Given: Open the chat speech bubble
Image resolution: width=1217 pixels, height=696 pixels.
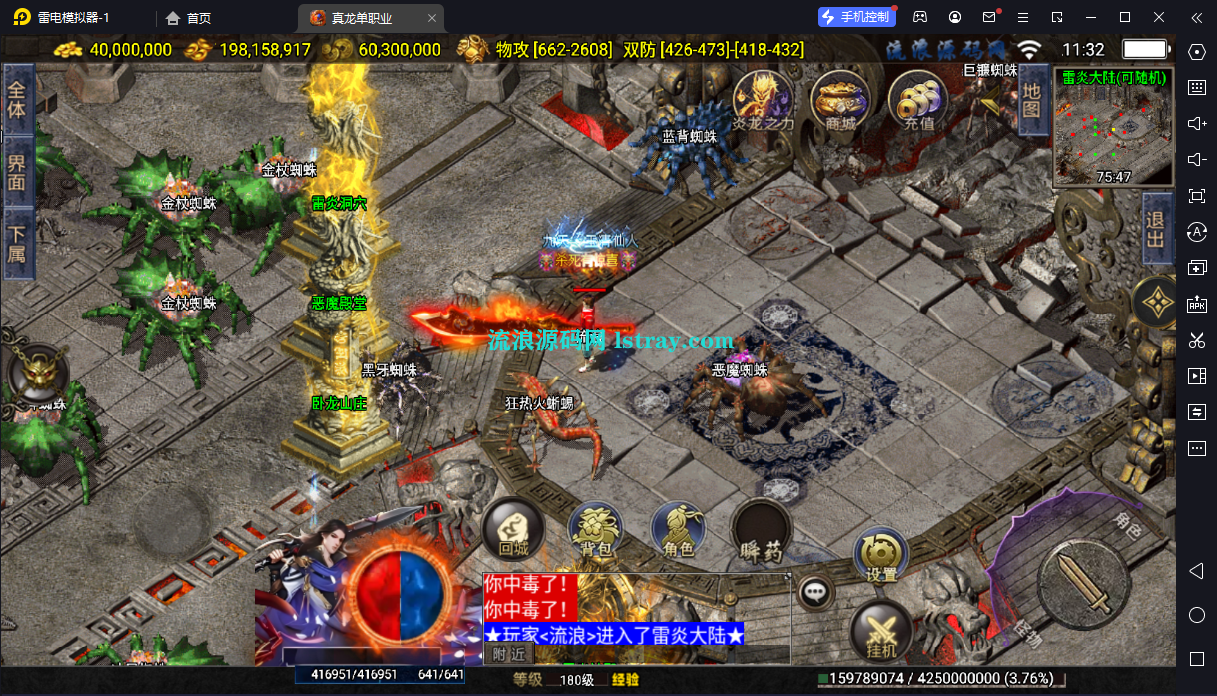Looking at the screenshot, I should (x=817, y=592).
